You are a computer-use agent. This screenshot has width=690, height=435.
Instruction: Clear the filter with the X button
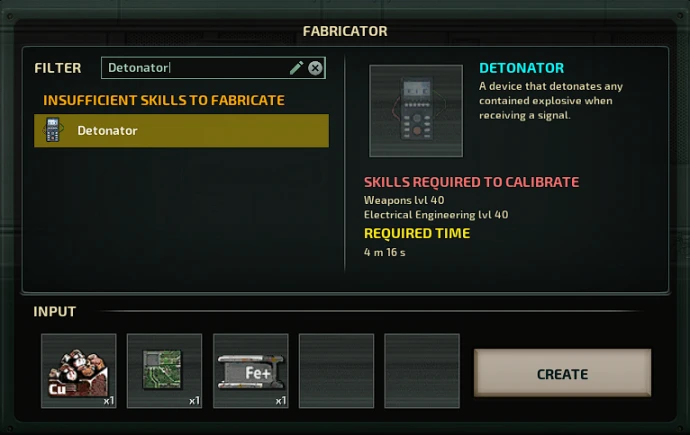click(x=315, y=68)
